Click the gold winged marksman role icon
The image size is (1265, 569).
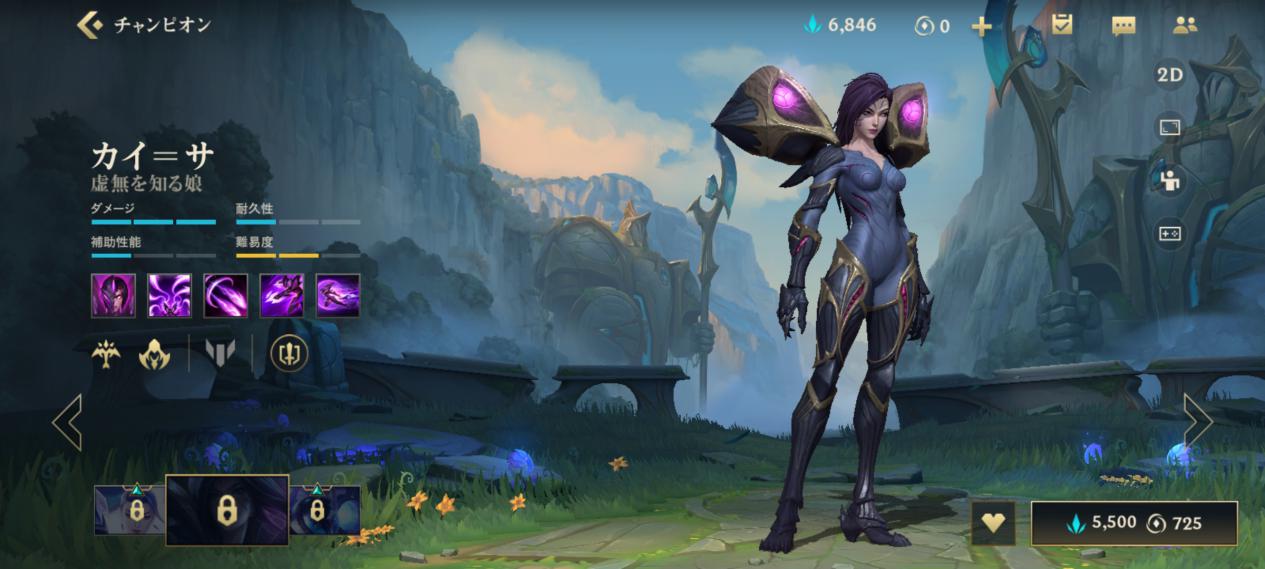click(x=106, y=354)
